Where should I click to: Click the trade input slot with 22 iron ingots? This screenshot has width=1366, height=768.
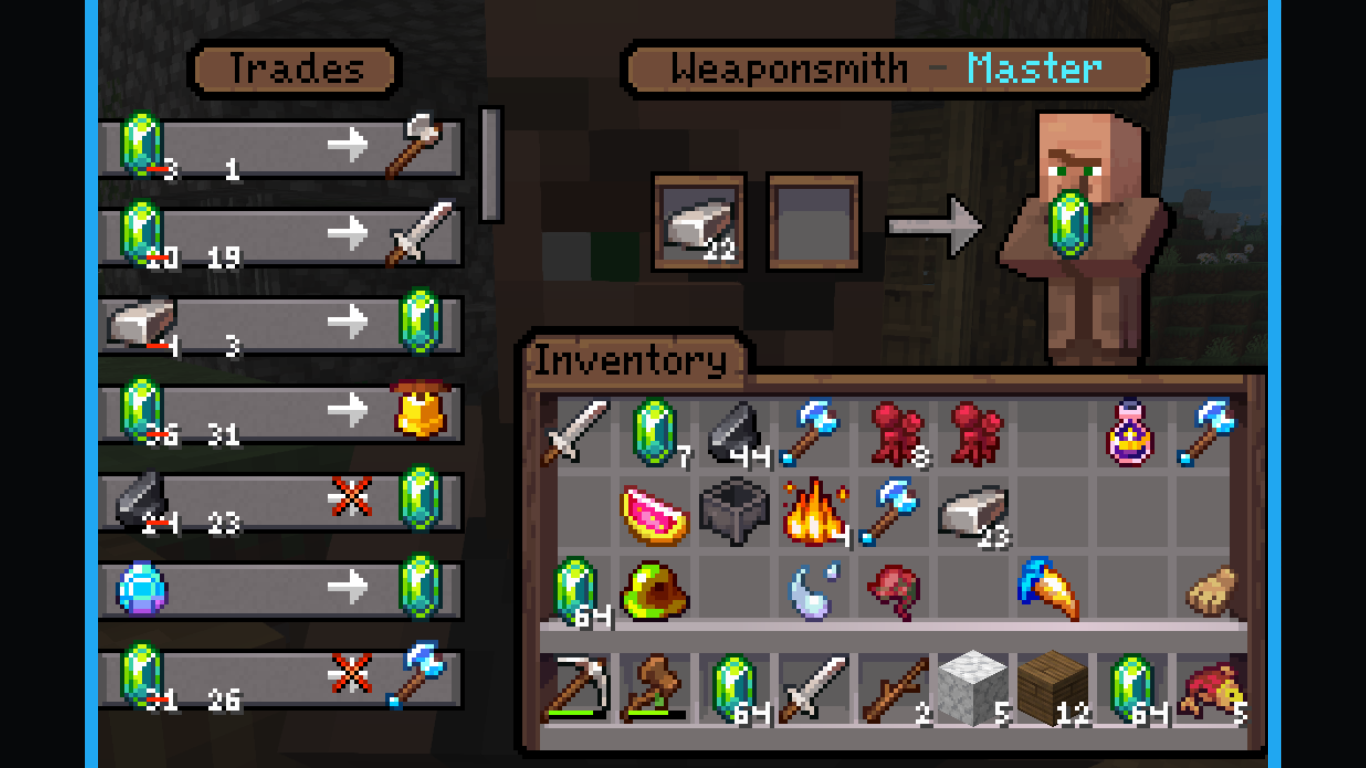tap(699, 222)
